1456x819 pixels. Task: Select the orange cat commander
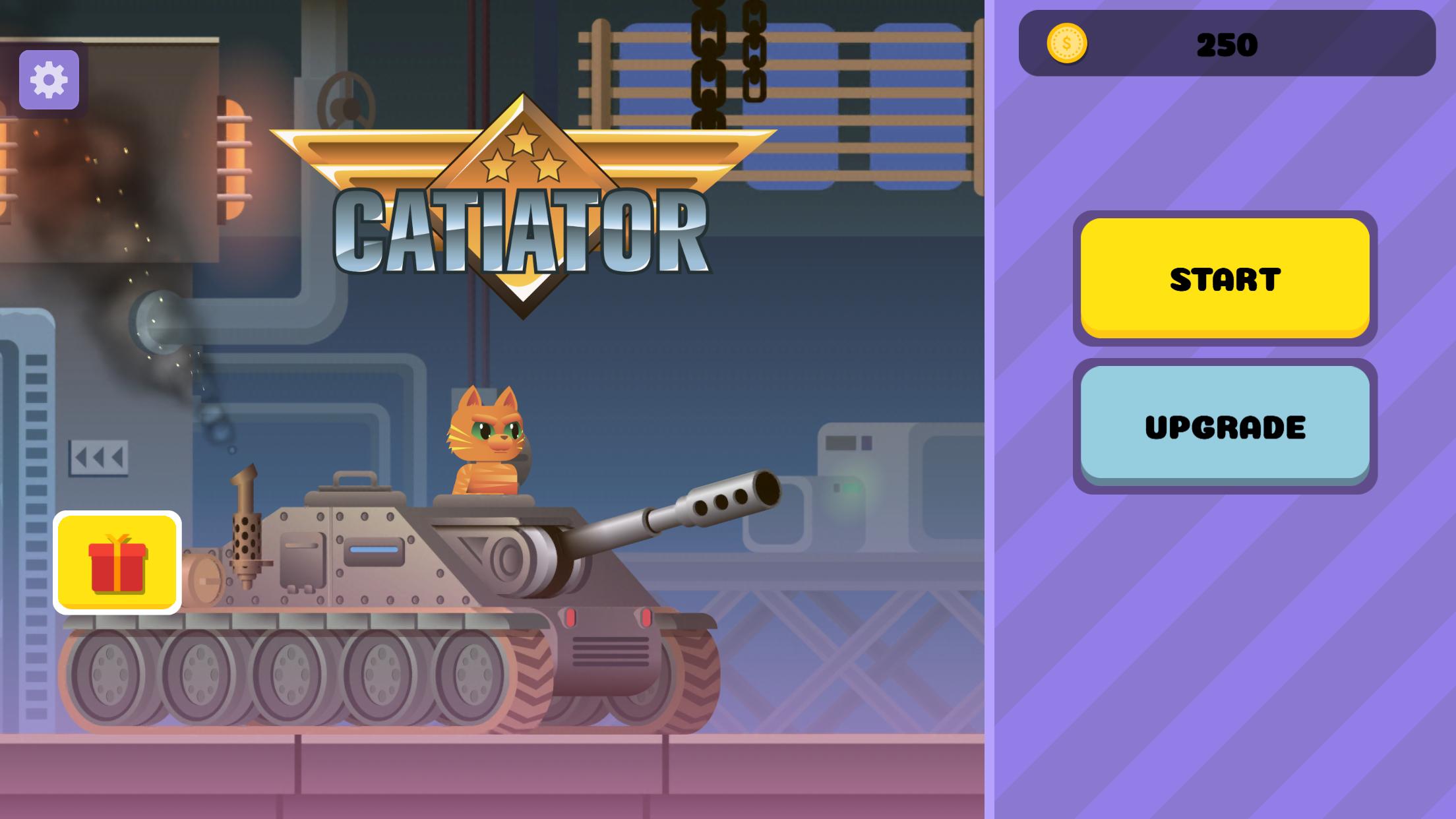coord(489,435)
